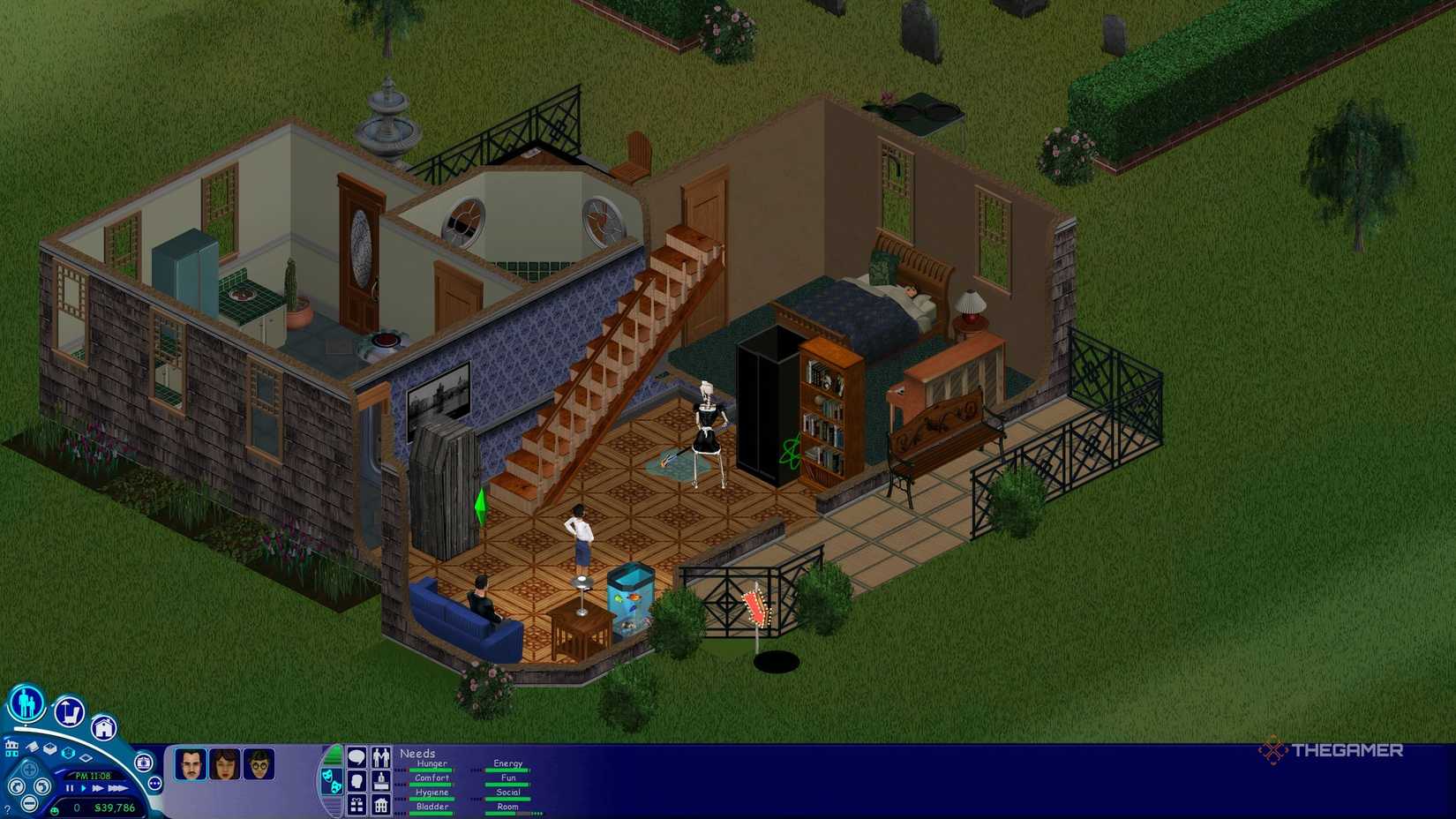Viewport: 1456px width, 819px height.
Task: Open the Relationships panel (speech bubble icon)
Action: click(x=356, y=757)
